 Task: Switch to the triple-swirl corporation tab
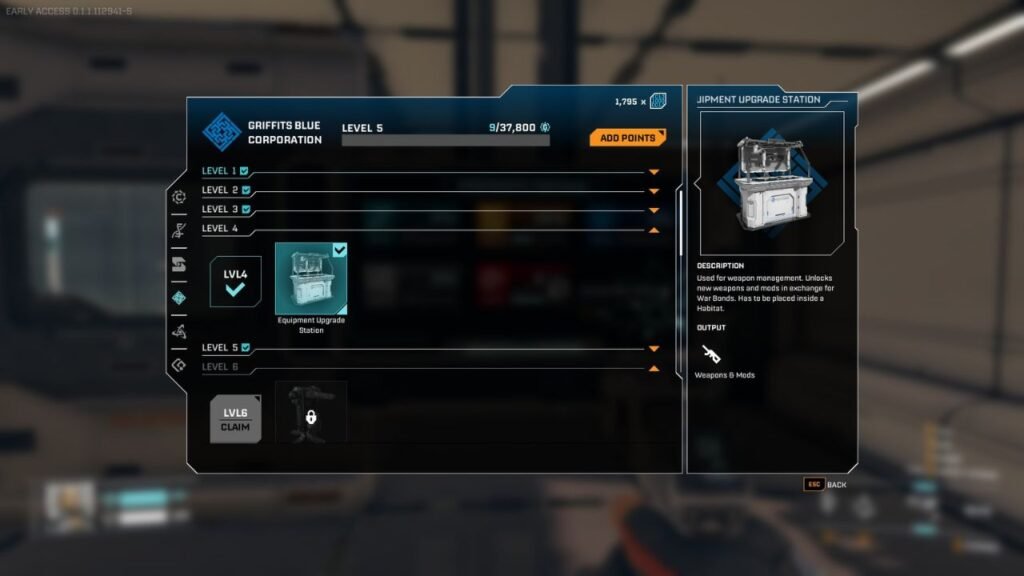(x=179, y=332)
